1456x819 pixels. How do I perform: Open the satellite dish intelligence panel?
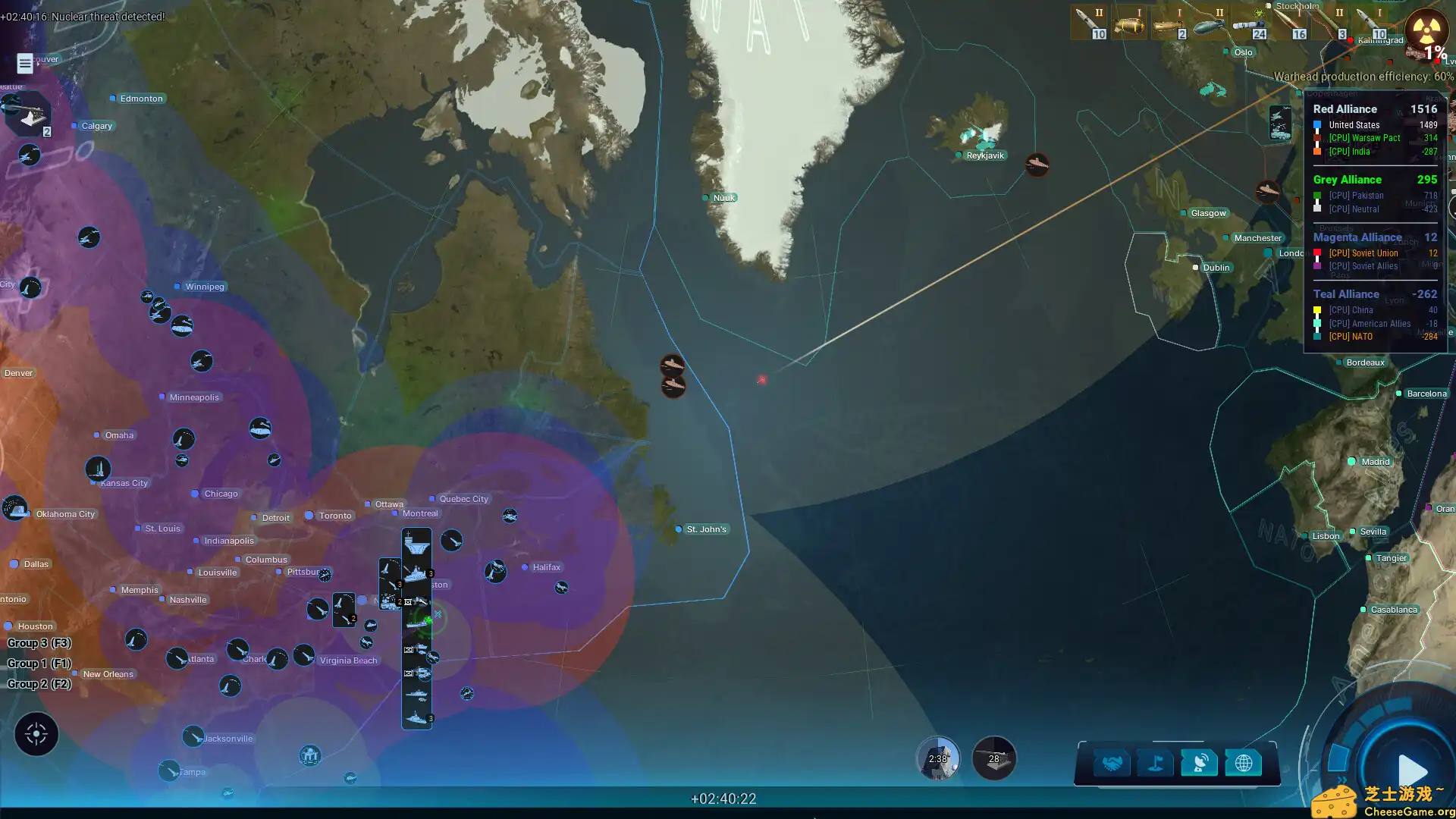[1199, 764]
